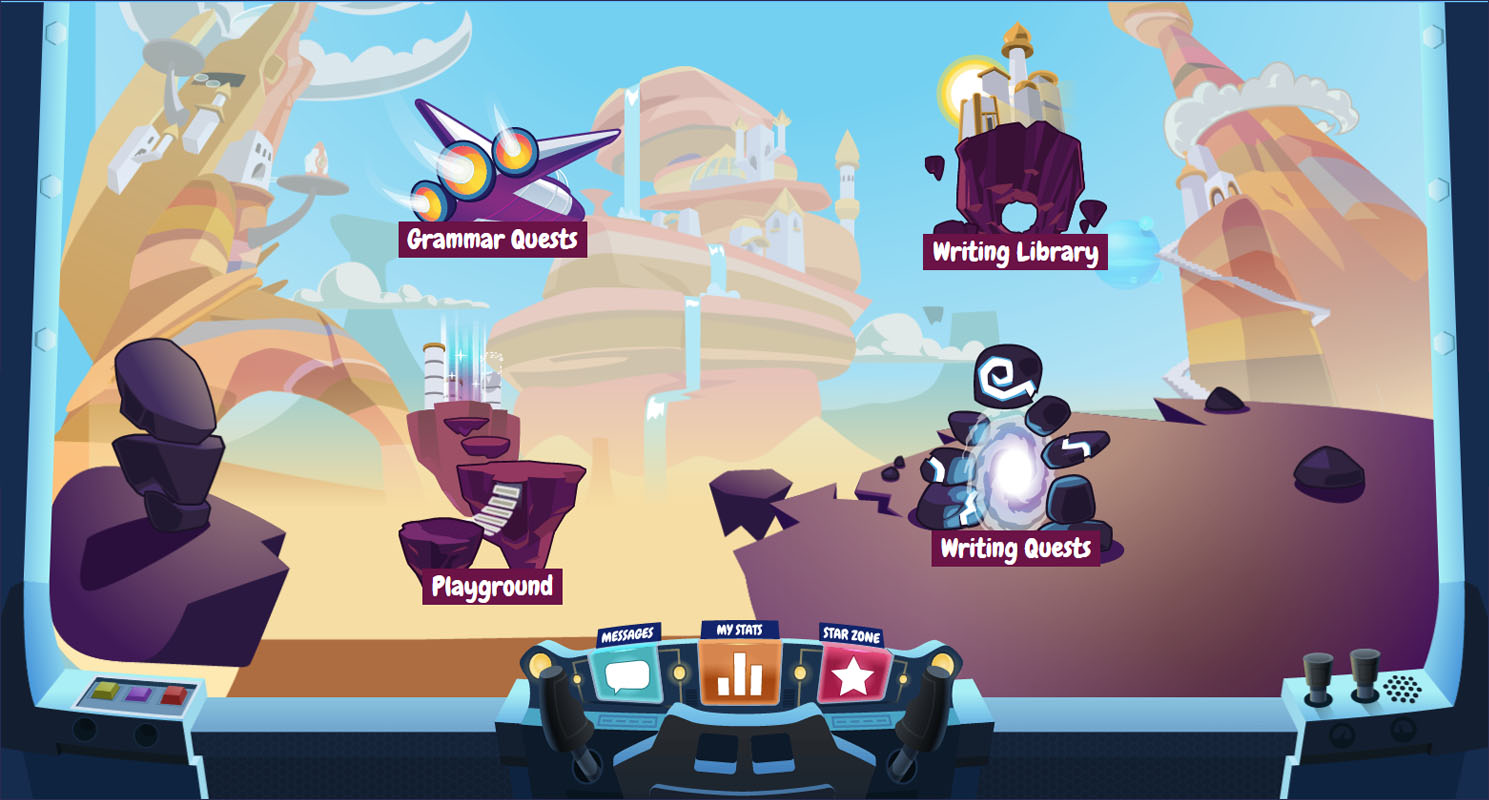Screen dimensions: 1489x800
Task: Flip the left switch on the right console
Action: (x=1319, y=672)
